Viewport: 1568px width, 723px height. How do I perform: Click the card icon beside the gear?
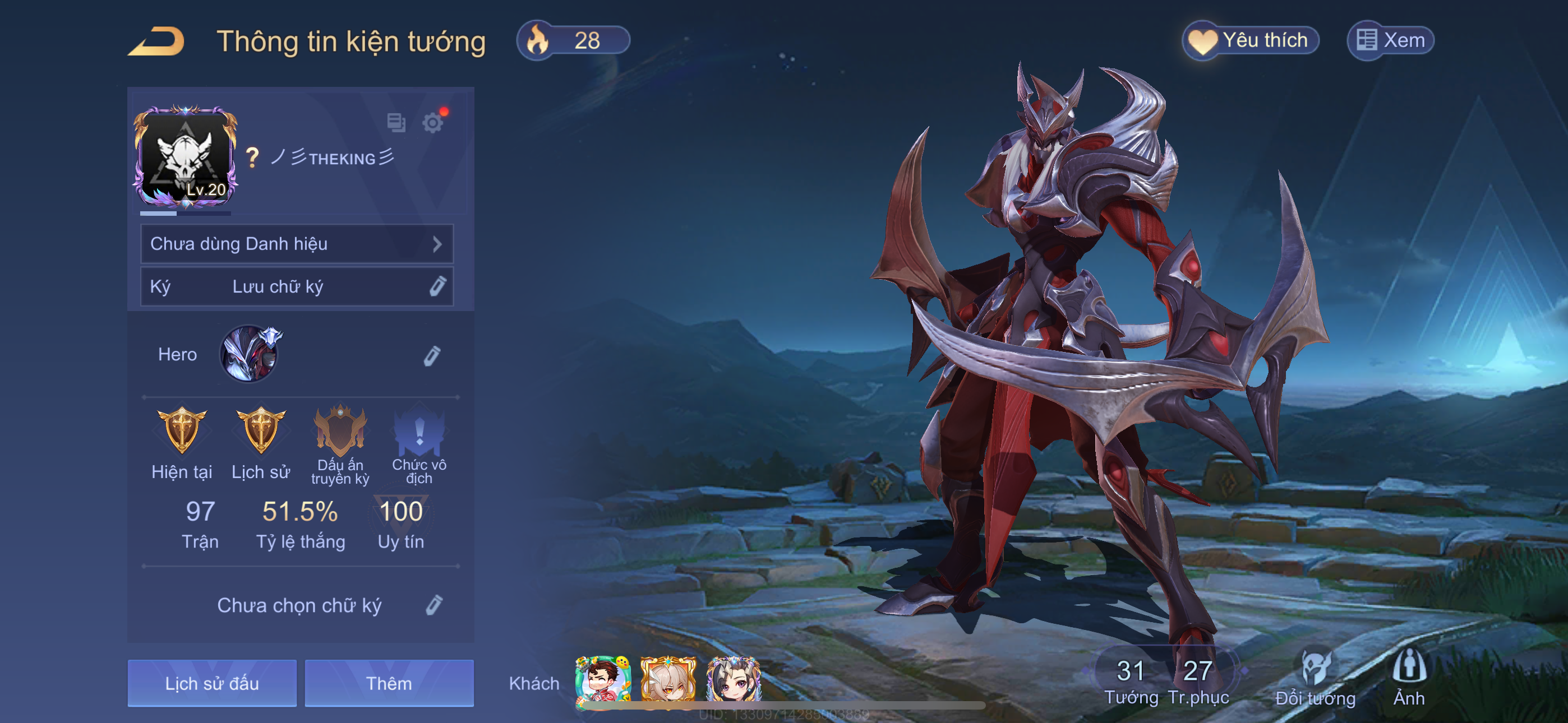[396, 122]
